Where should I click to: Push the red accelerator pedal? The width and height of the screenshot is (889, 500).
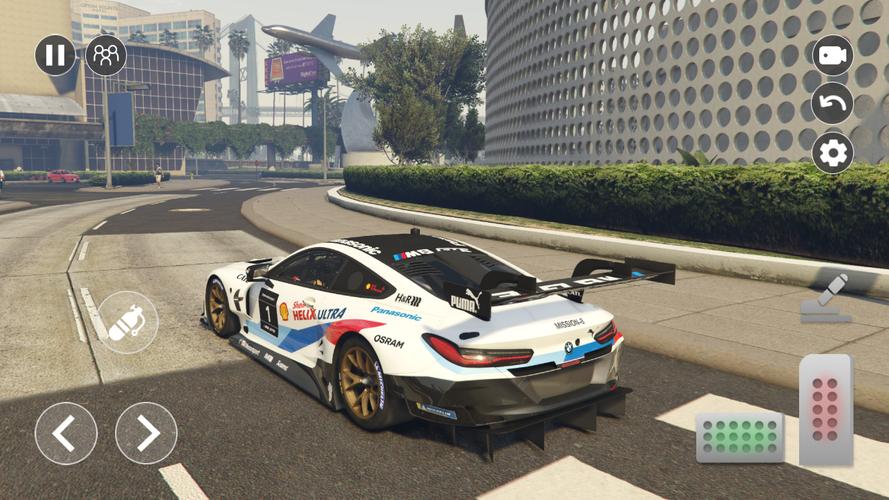[825, 409]
